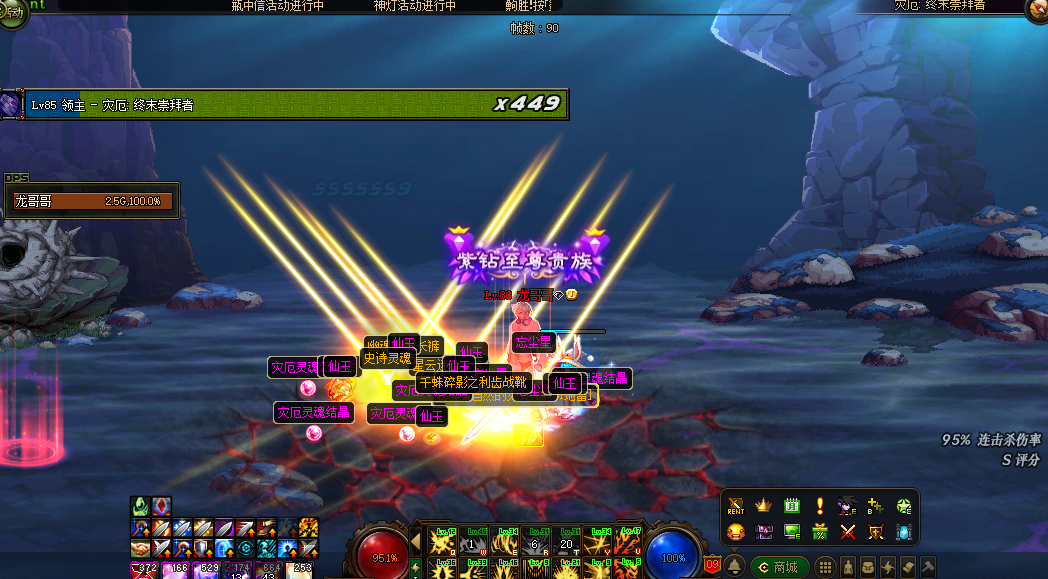Click the RENT sword icon
The image size is (1048, 579).
pyautogui.click(x=736, y=506)
